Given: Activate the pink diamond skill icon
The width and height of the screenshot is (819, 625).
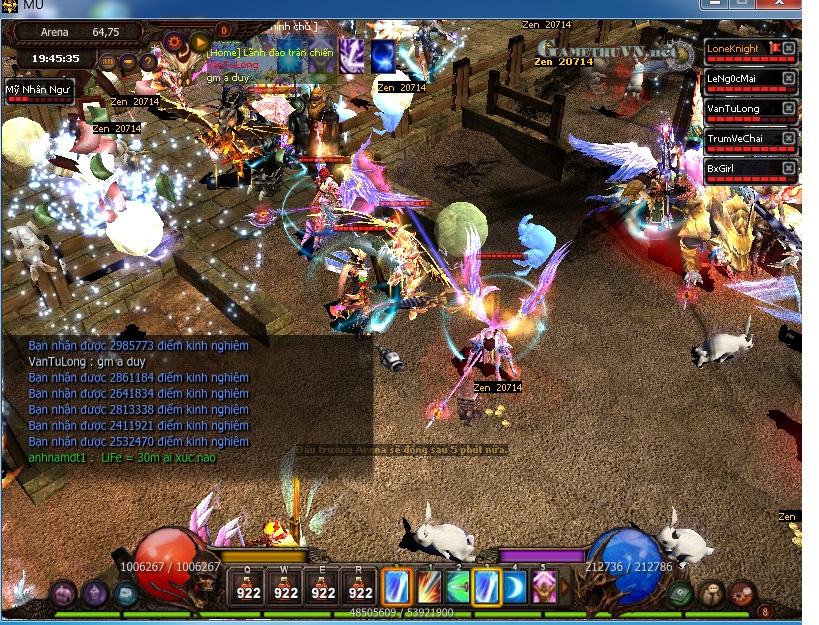Looking at the screenshot, I should 544,587.
